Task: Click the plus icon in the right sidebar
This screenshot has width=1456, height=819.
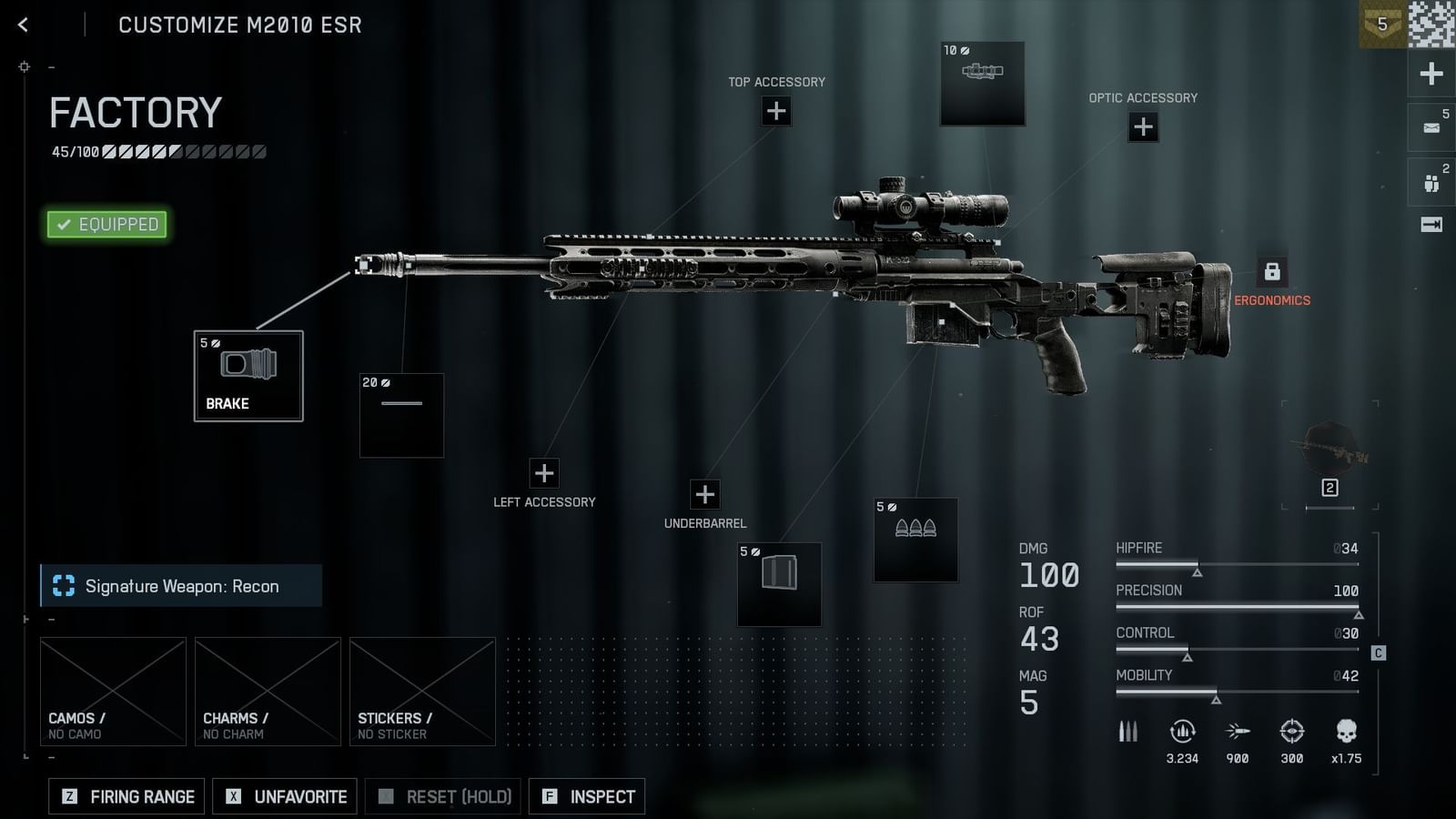Action: 1431,72
